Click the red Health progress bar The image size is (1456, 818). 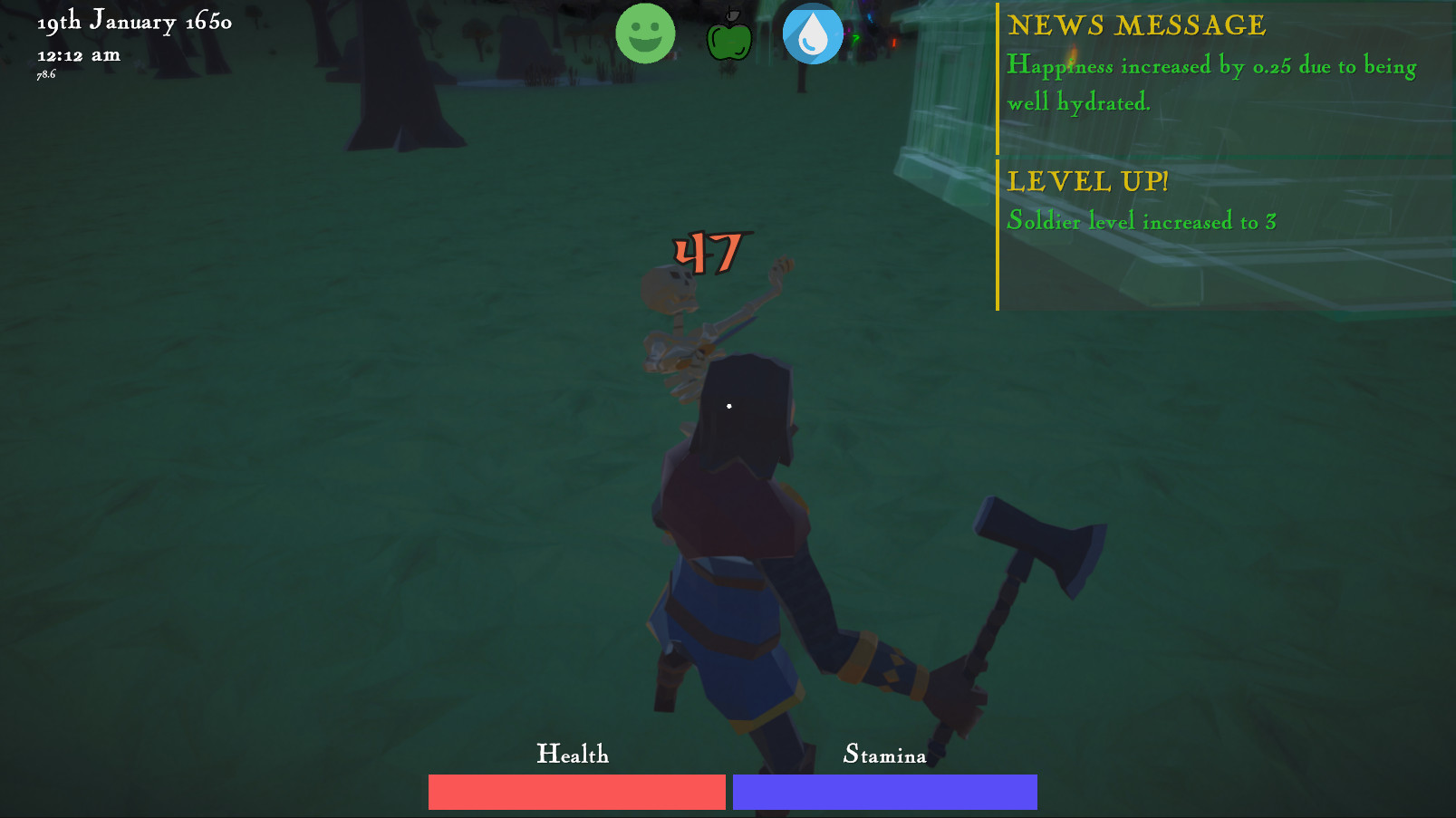576,791
